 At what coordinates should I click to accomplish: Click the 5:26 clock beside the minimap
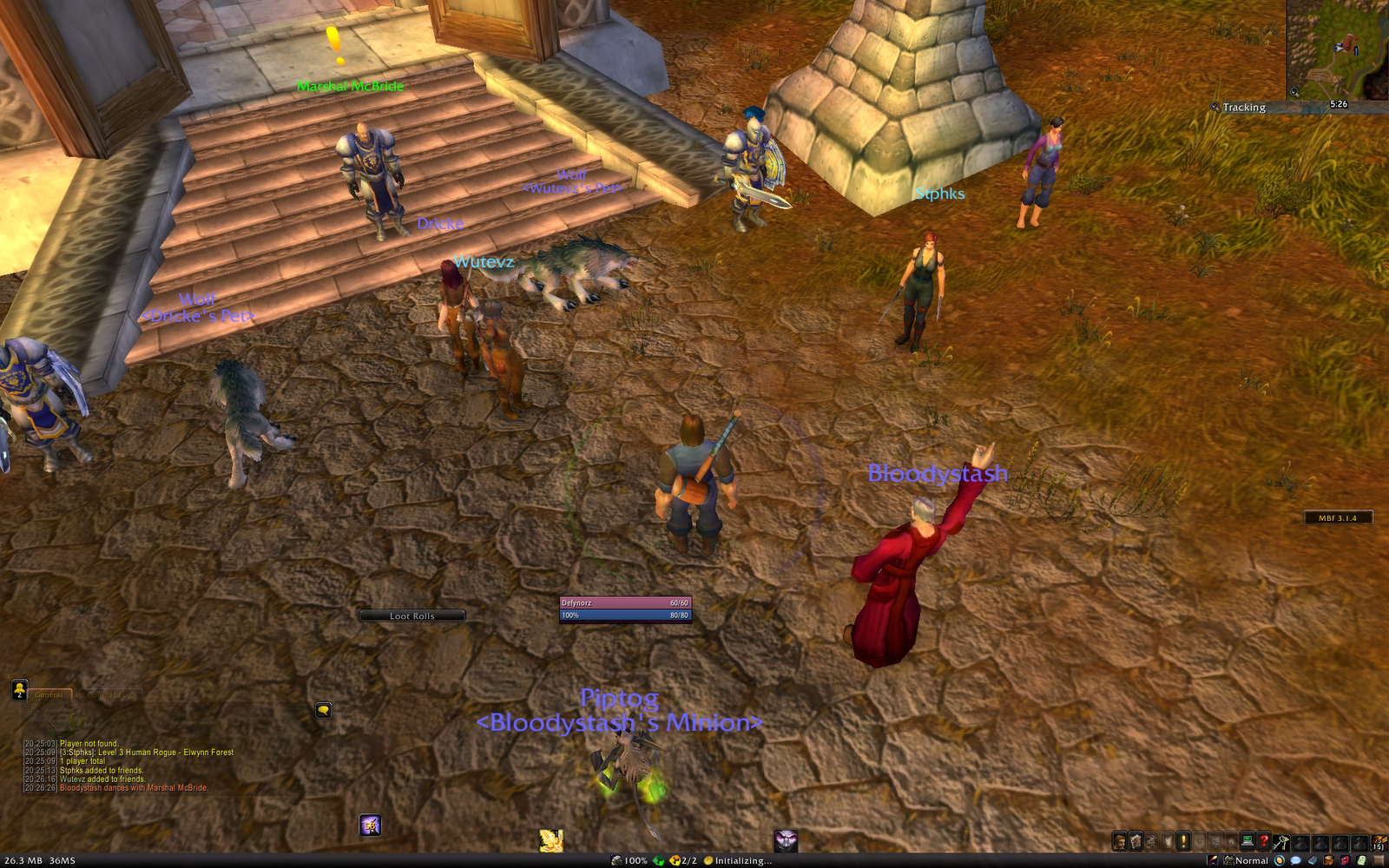(1337, 107)
